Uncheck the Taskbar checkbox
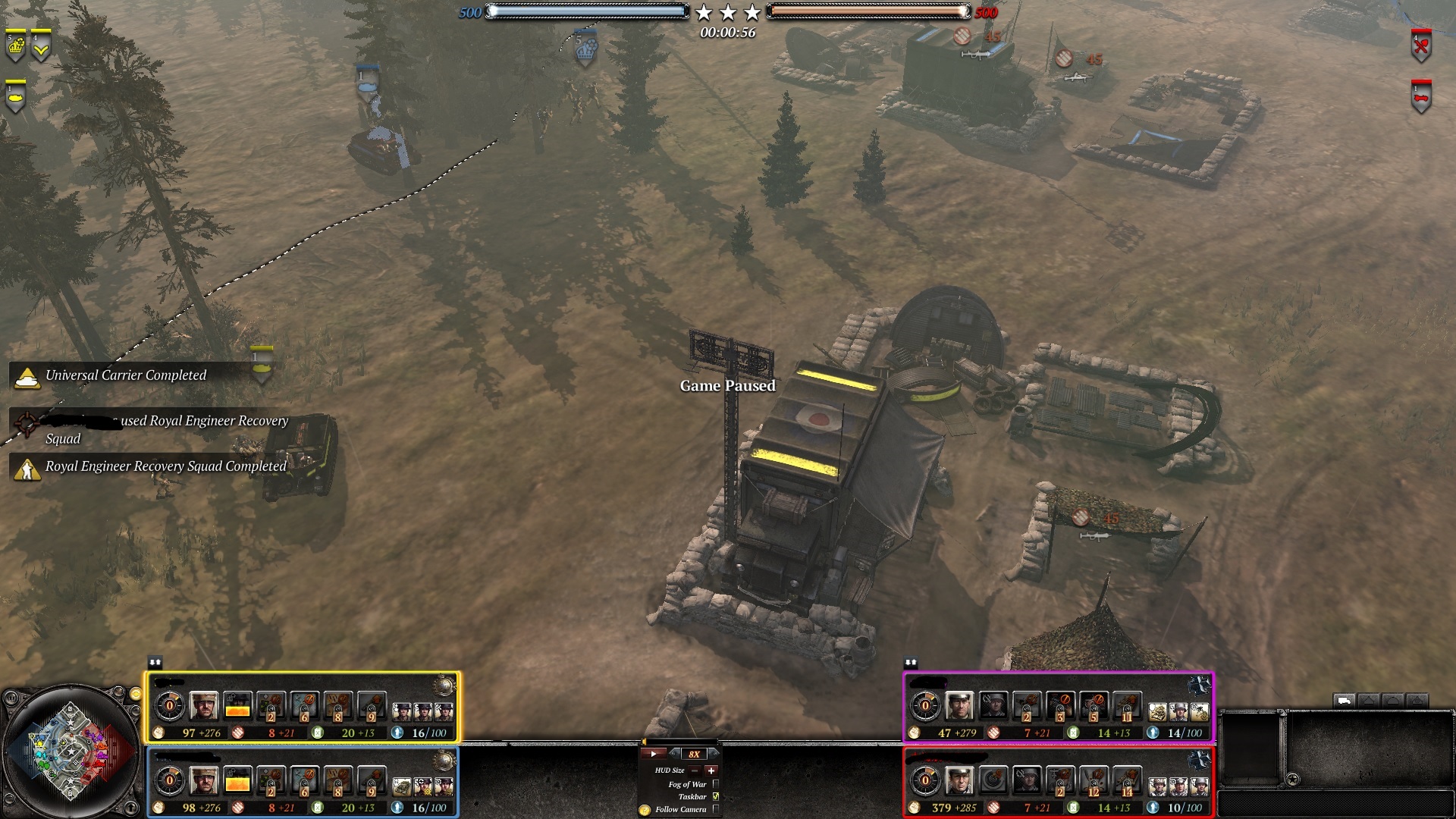The image size is (1456, 819). (x=716, y=796)
